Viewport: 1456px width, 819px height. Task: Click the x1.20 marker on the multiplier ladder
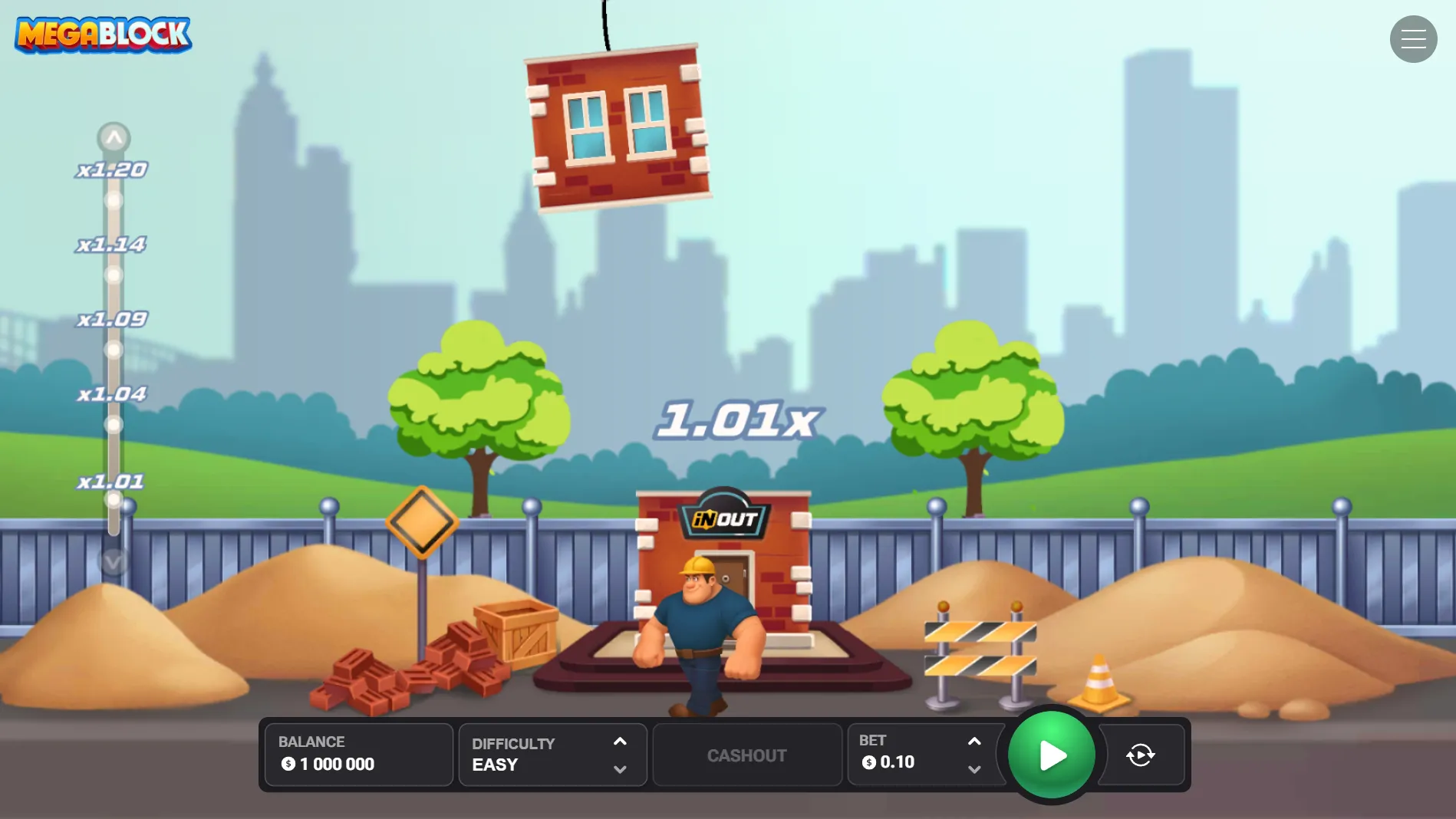(x=110, y=169)
